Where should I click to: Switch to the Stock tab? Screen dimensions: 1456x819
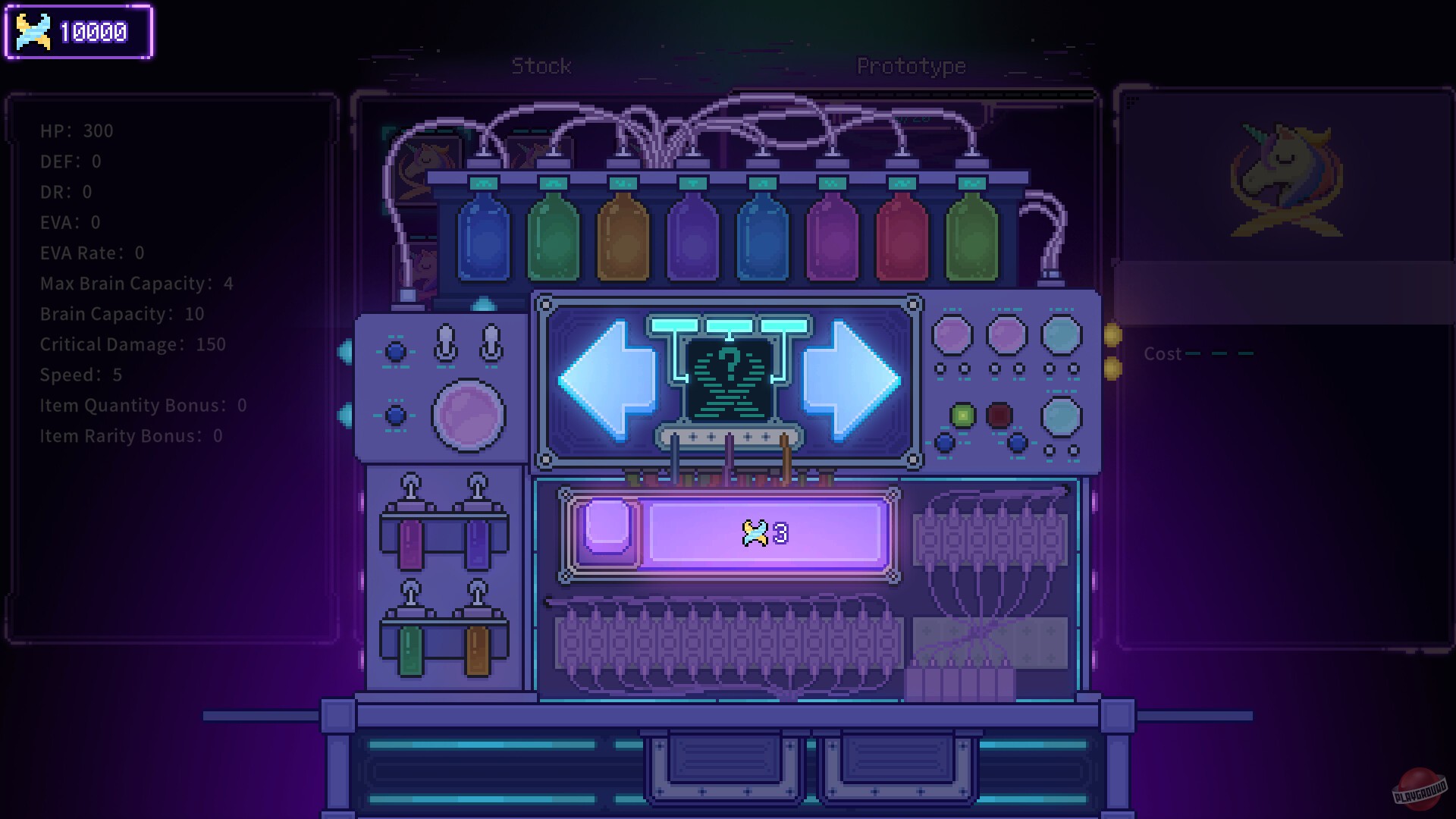coord(542,66)
